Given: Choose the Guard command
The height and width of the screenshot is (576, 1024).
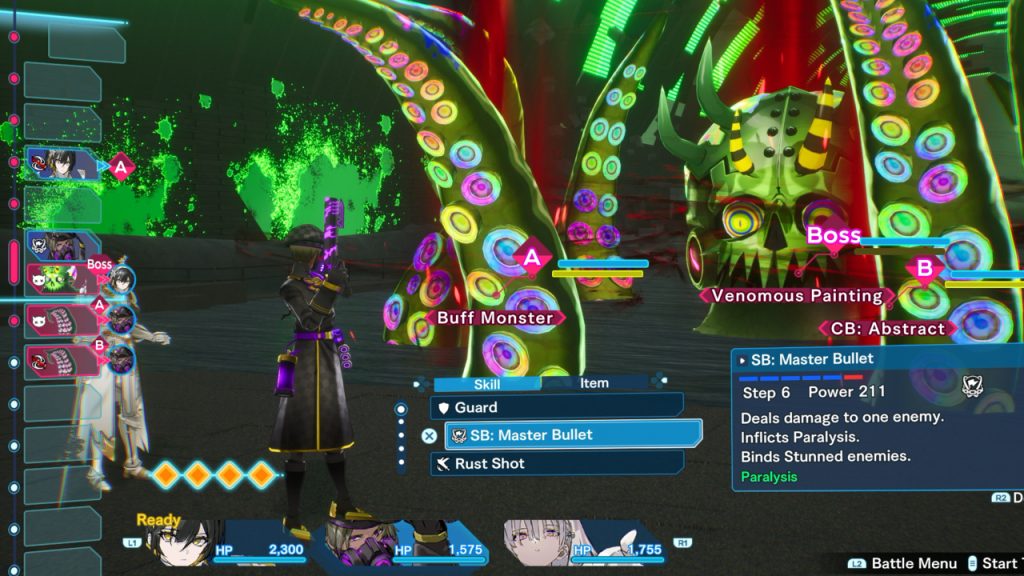Looking at the screenshot, I should pyautogui.click(x=556, y=407).
